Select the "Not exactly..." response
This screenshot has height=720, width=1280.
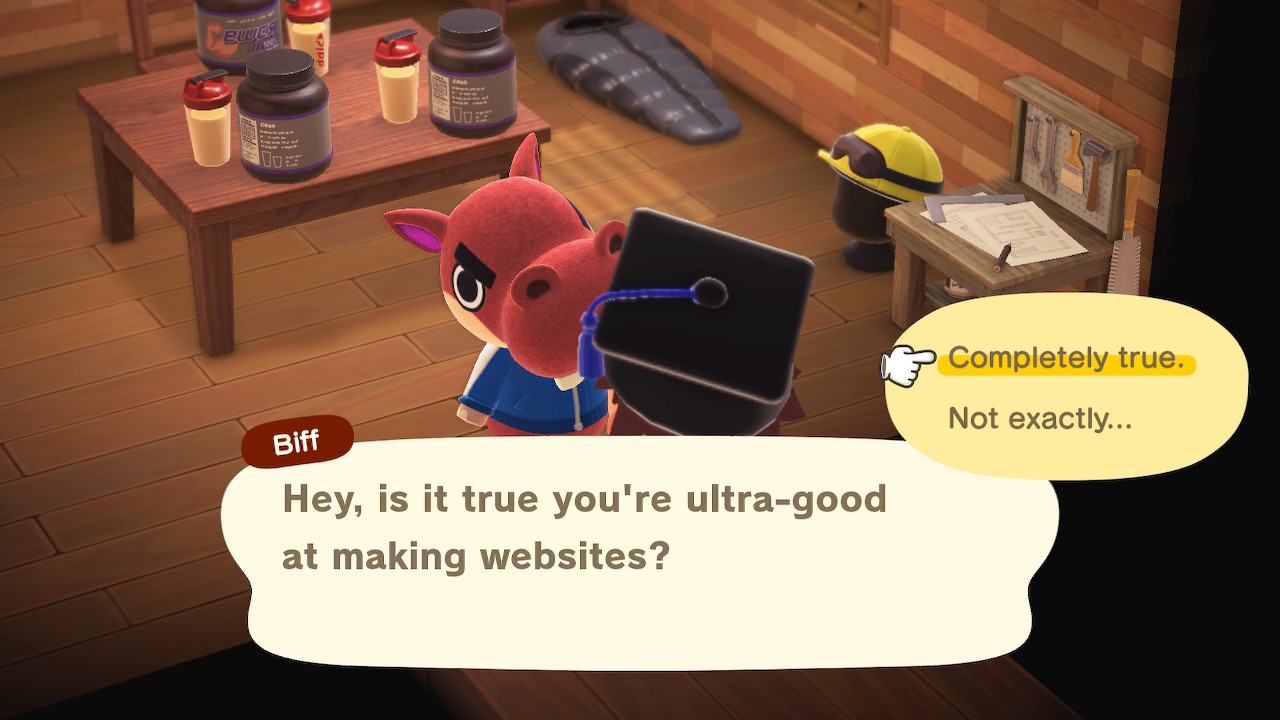1040,418
